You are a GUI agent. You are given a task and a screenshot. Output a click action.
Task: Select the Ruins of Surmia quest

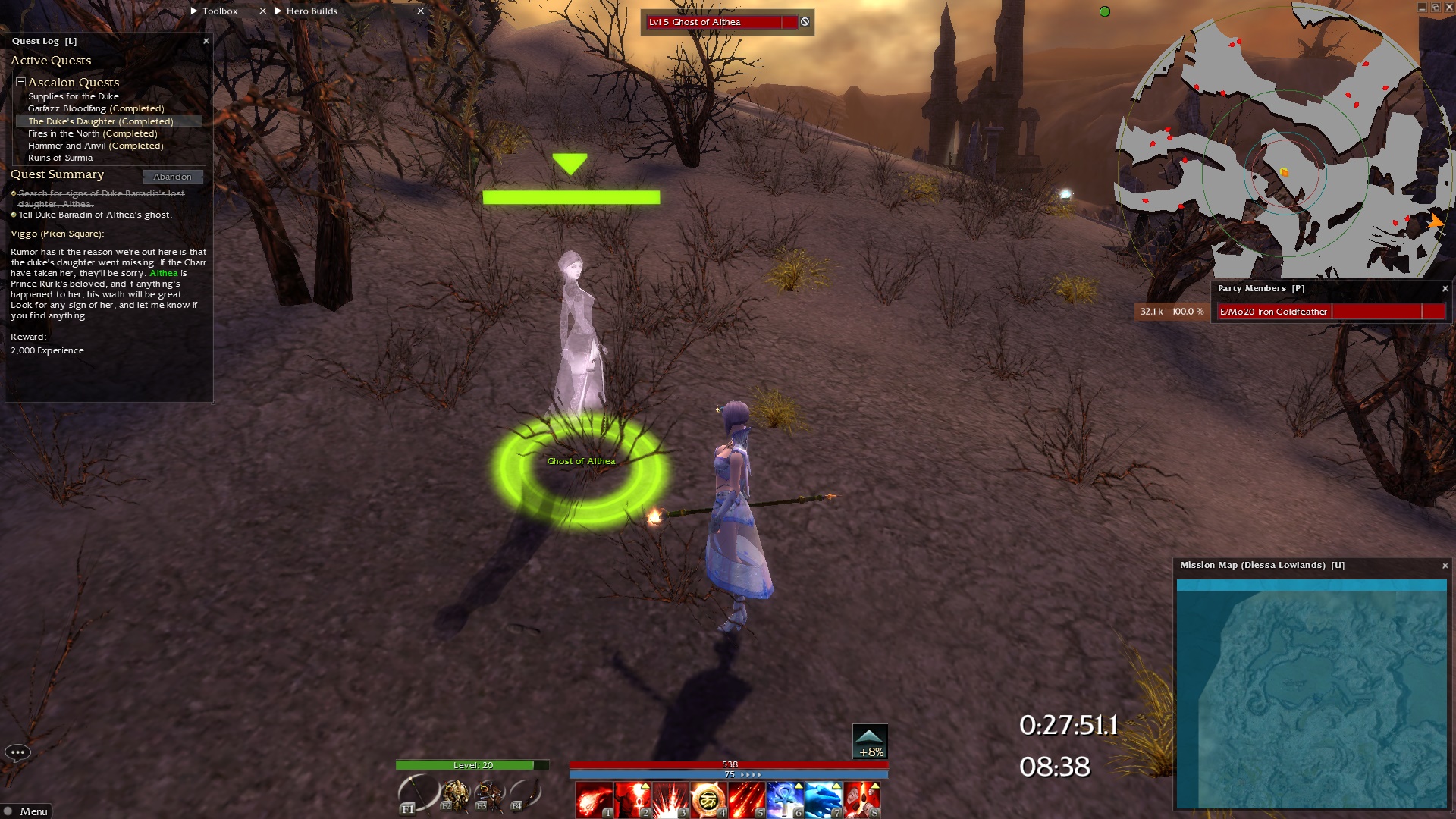click(x=61, y=158)
